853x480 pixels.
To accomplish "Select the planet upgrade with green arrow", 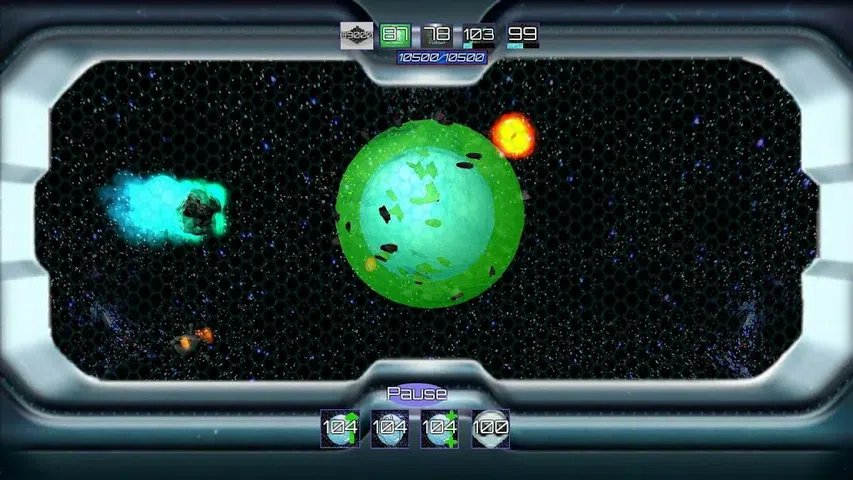I will coord(340,428).
